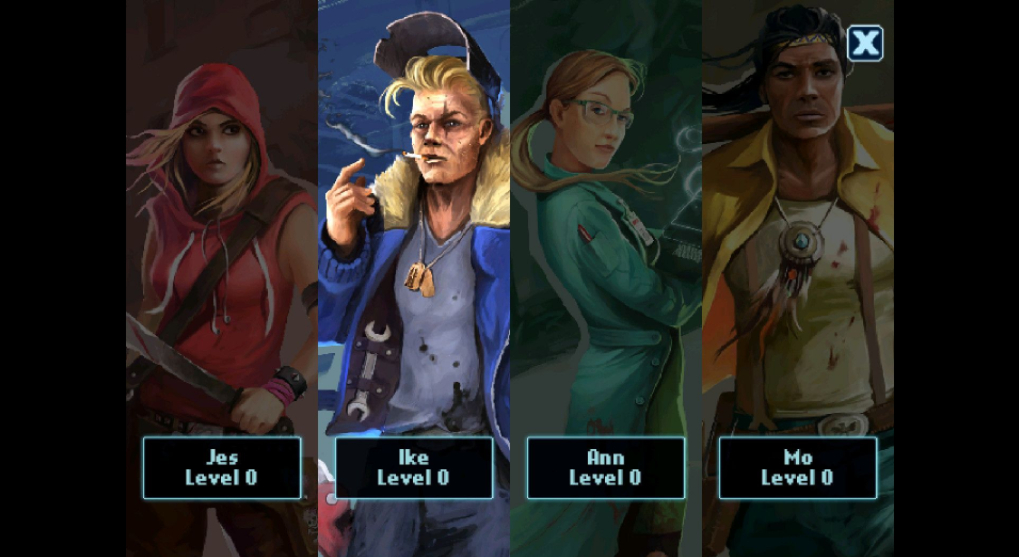1019x557 pixels.
Task: Close the character select screen
Action: 865,43
